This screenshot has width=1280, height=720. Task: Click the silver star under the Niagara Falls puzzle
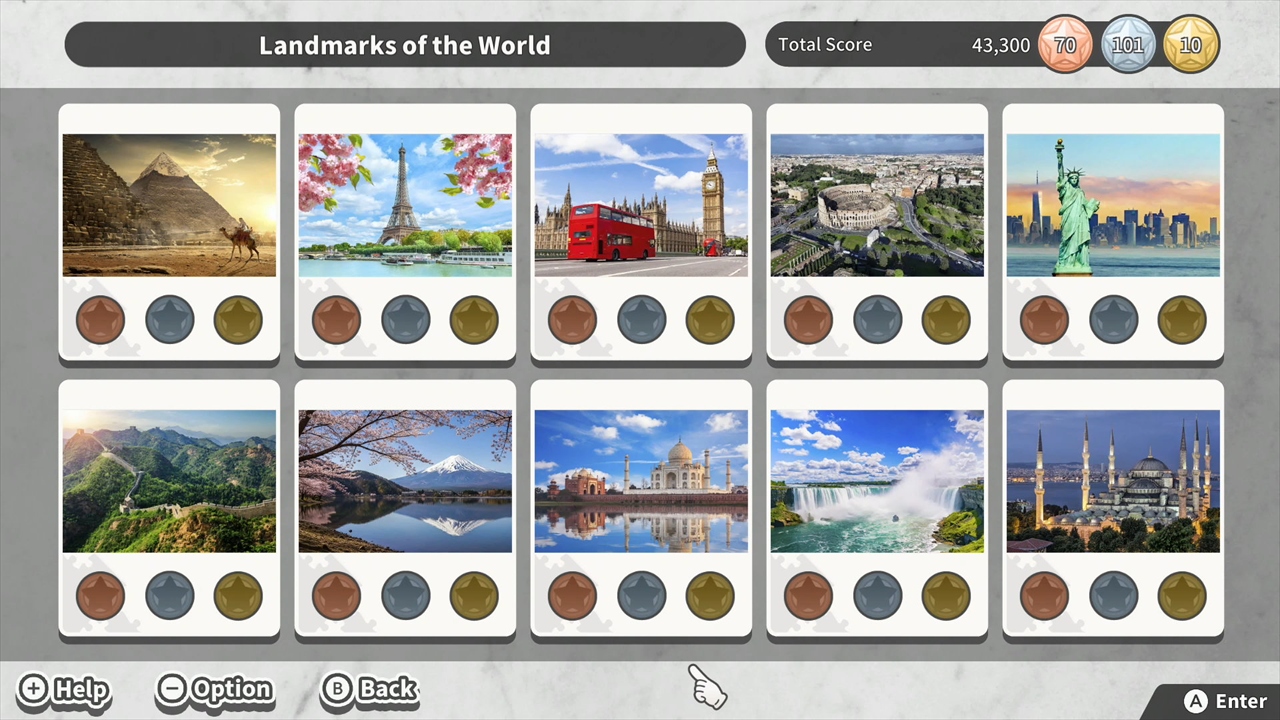click(877, 595)
